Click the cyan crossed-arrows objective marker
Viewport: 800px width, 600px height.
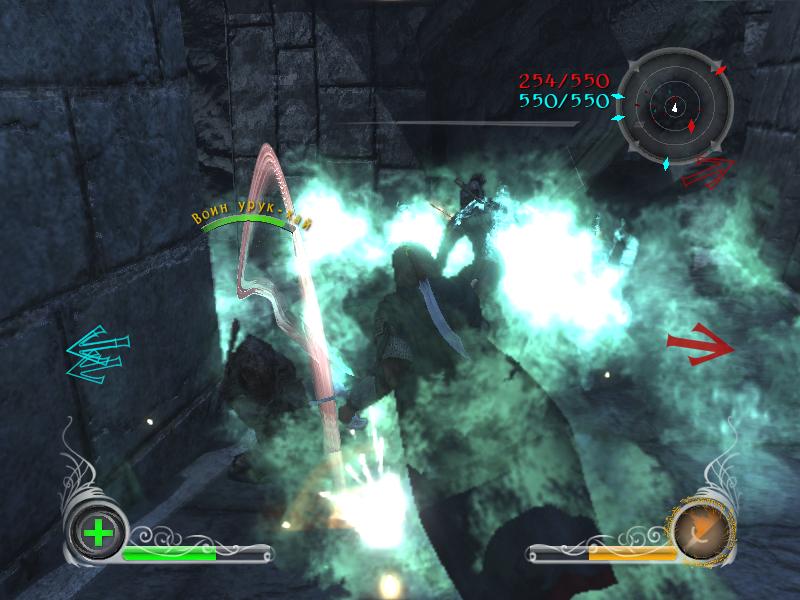[97, 354]
